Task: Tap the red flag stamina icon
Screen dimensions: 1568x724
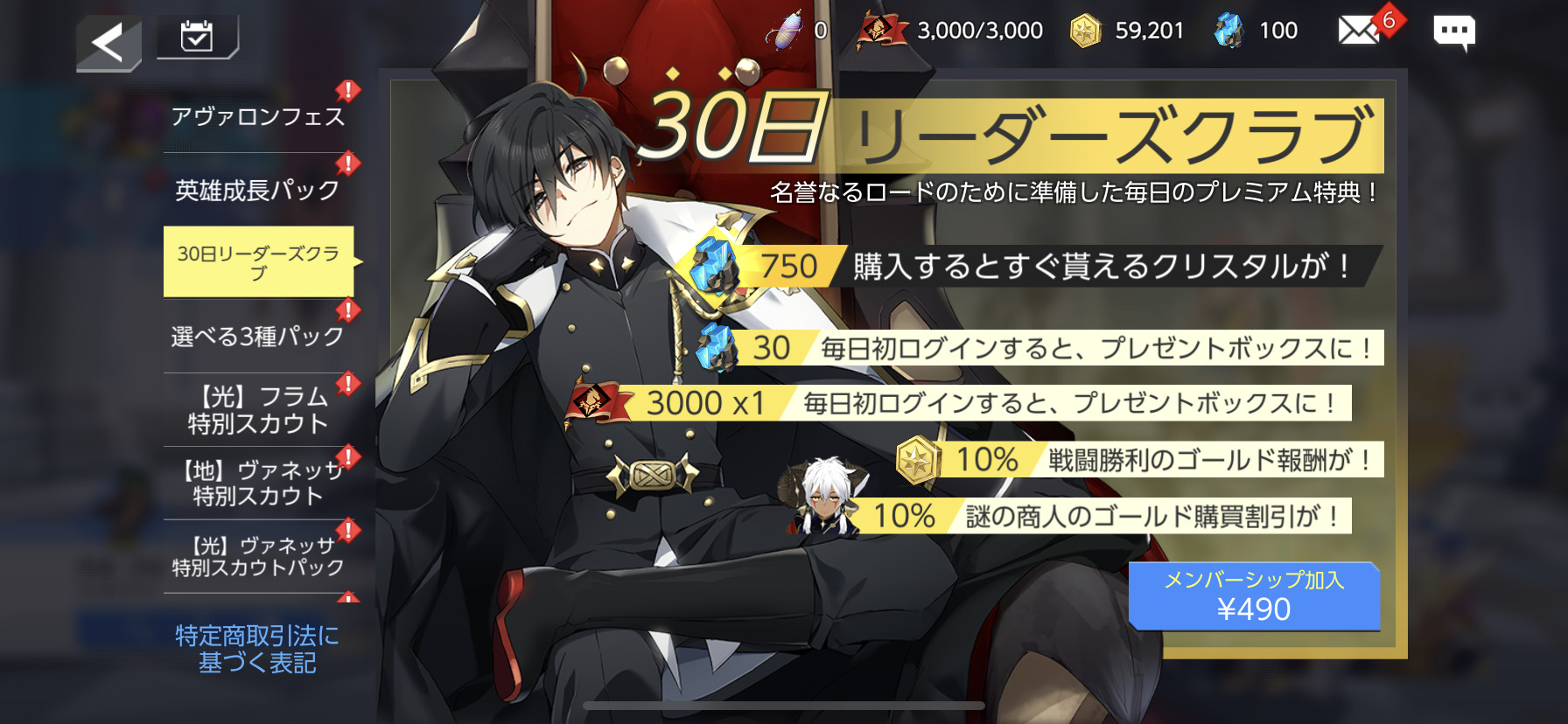Action: [880, 31]
